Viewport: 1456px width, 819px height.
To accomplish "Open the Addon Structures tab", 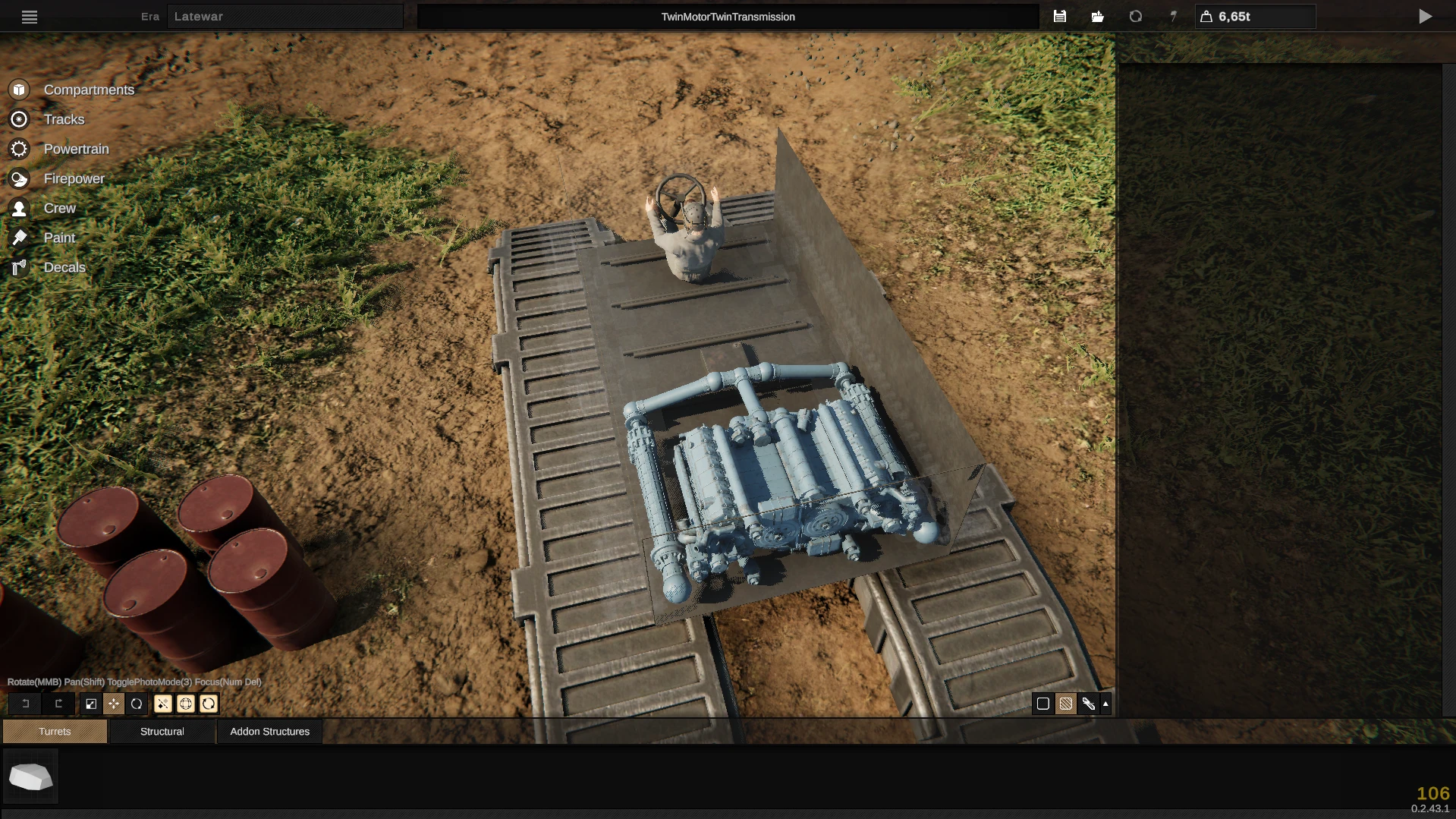I will (269, 731).
